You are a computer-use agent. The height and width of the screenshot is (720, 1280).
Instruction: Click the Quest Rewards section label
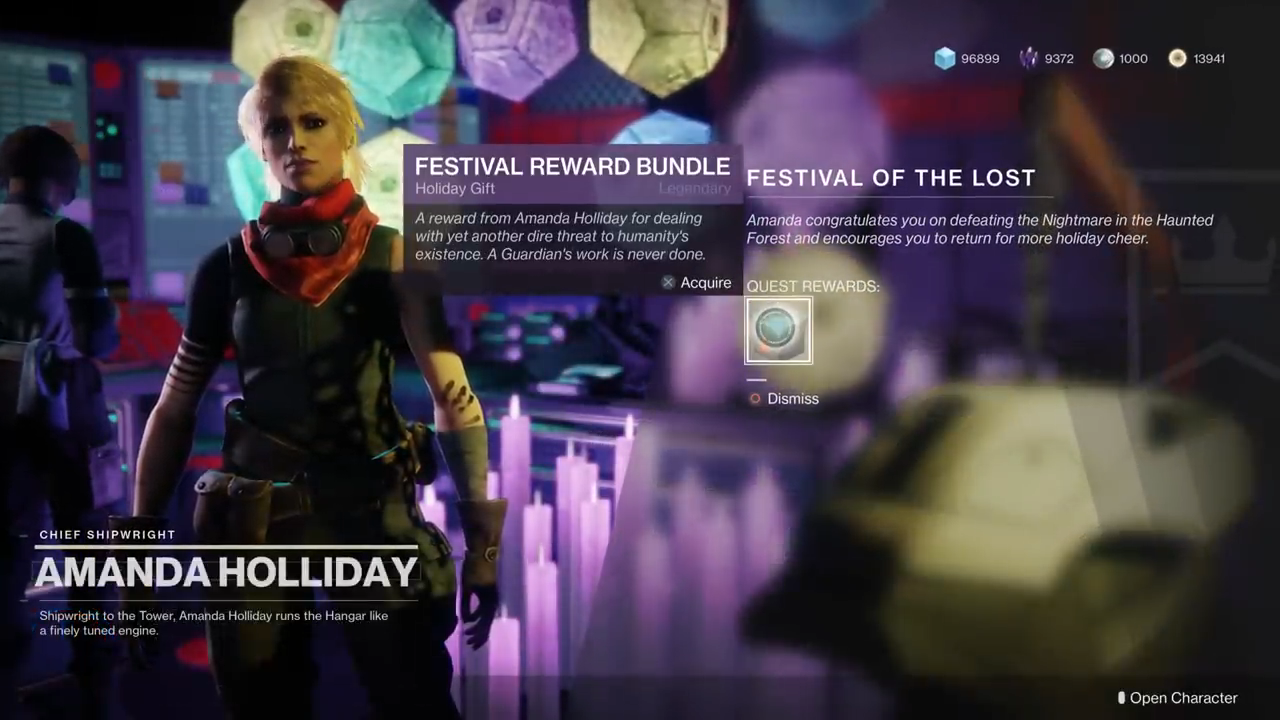[812, 286]
